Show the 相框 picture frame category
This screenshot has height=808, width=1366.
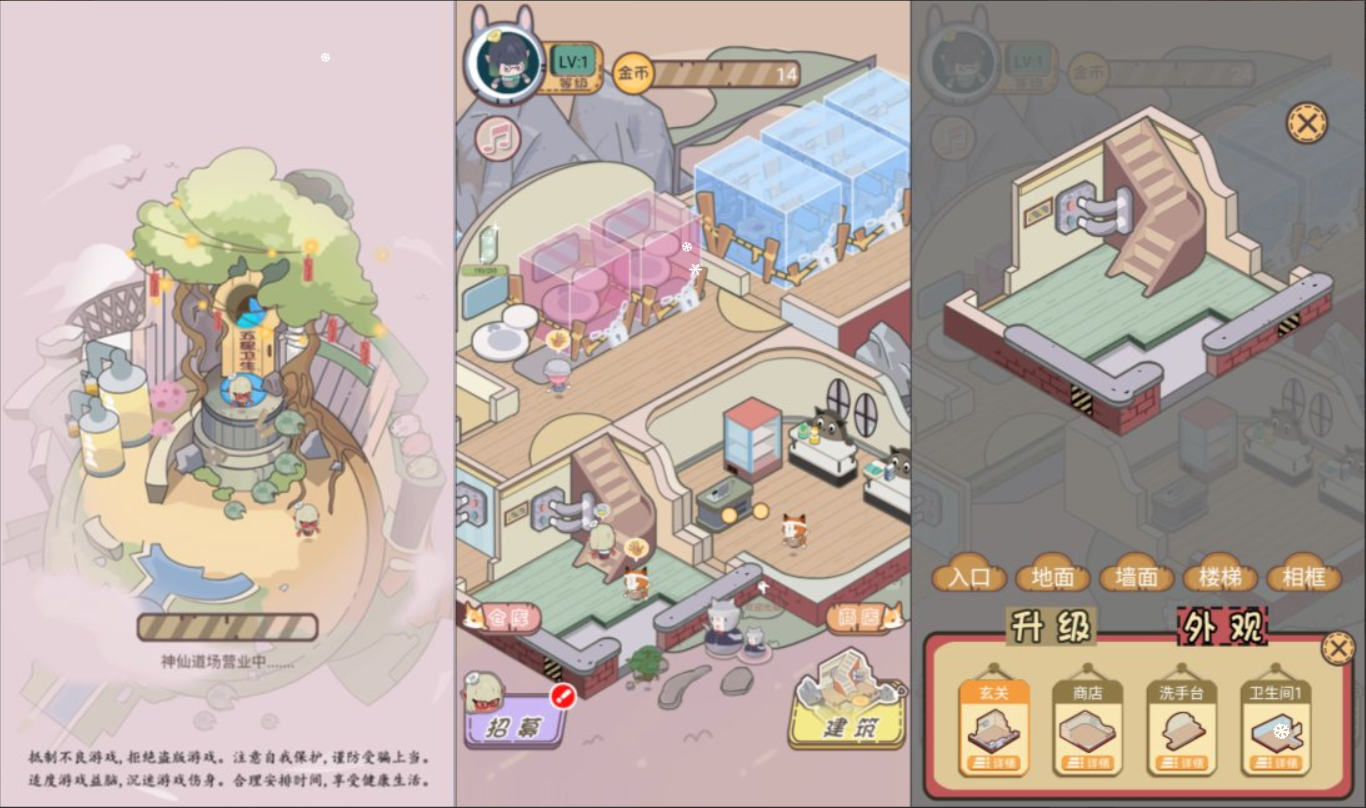(1304, 577)
